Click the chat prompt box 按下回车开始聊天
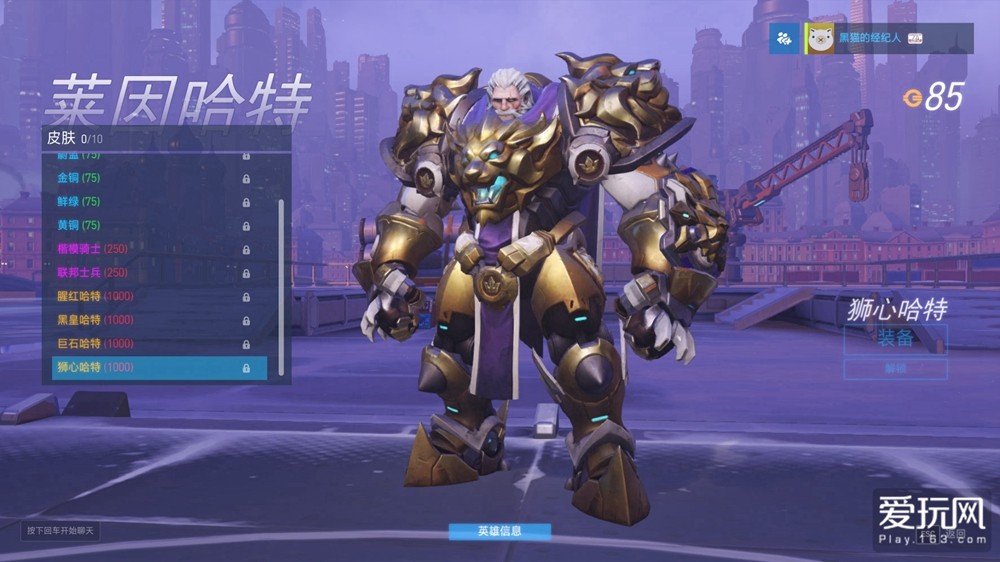Viewport: 1000px width, 562px height. tap(60, 530)
